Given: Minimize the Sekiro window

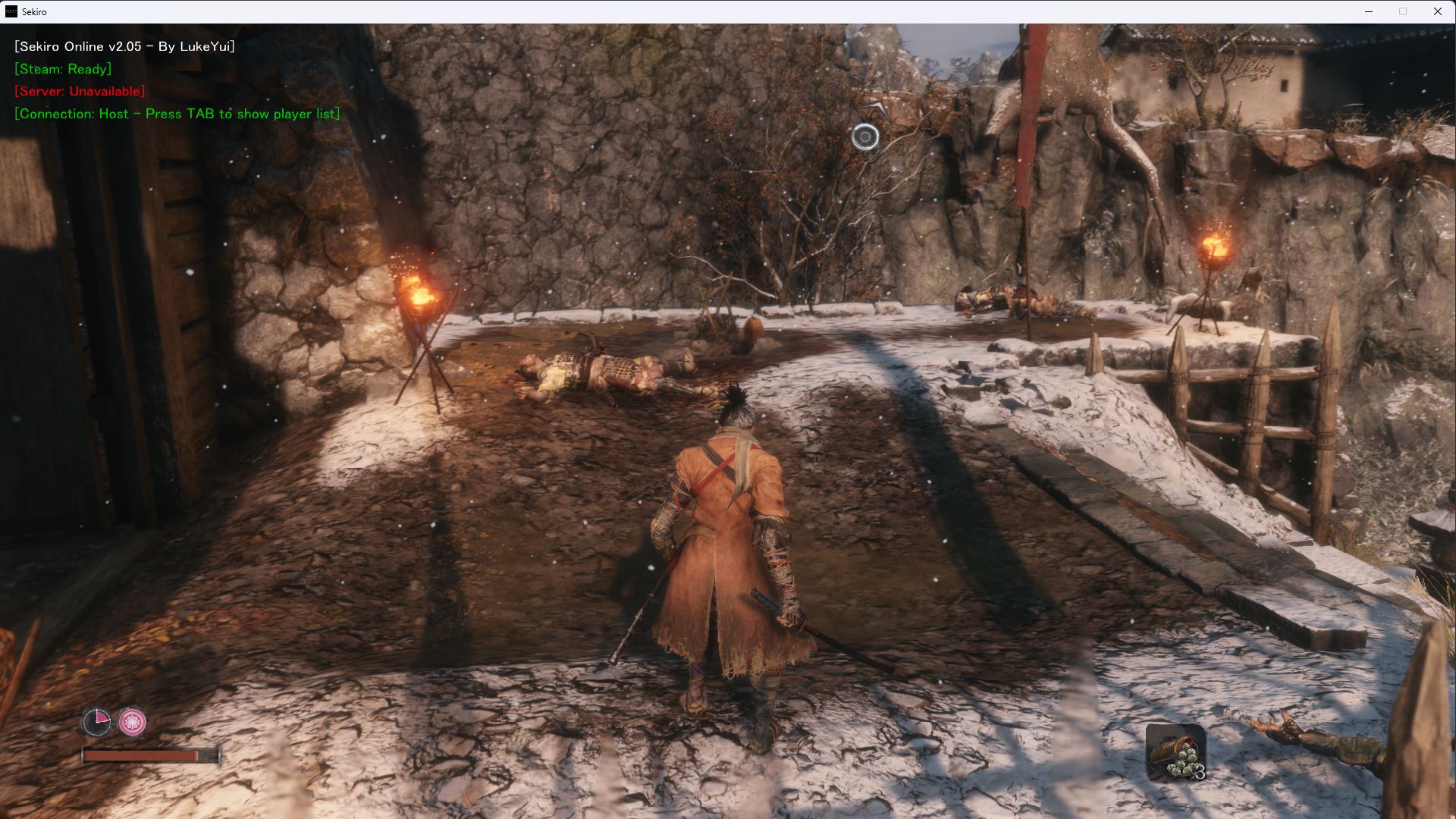Looking at the screenshot, I should click(x=1369, y=11).
